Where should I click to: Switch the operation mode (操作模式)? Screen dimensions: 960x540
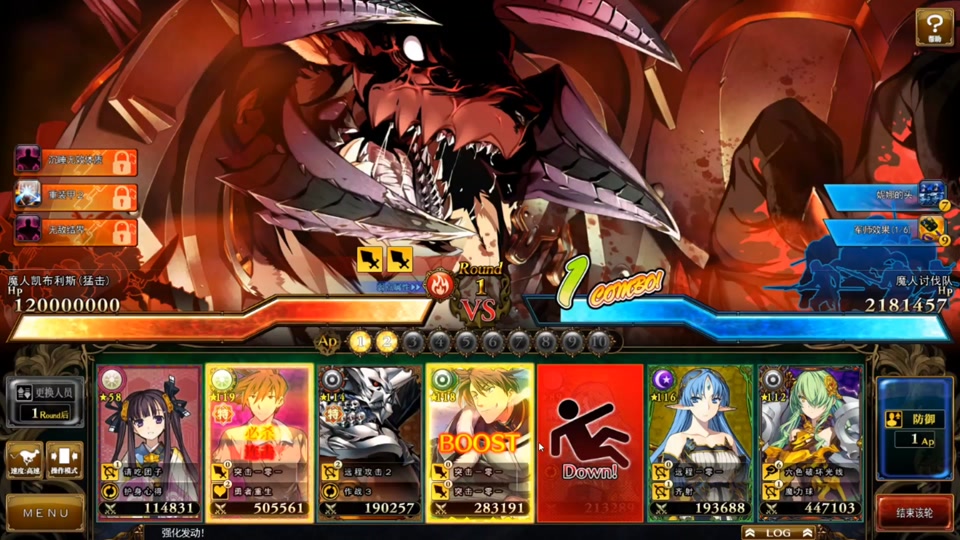[x=65, y=460]
